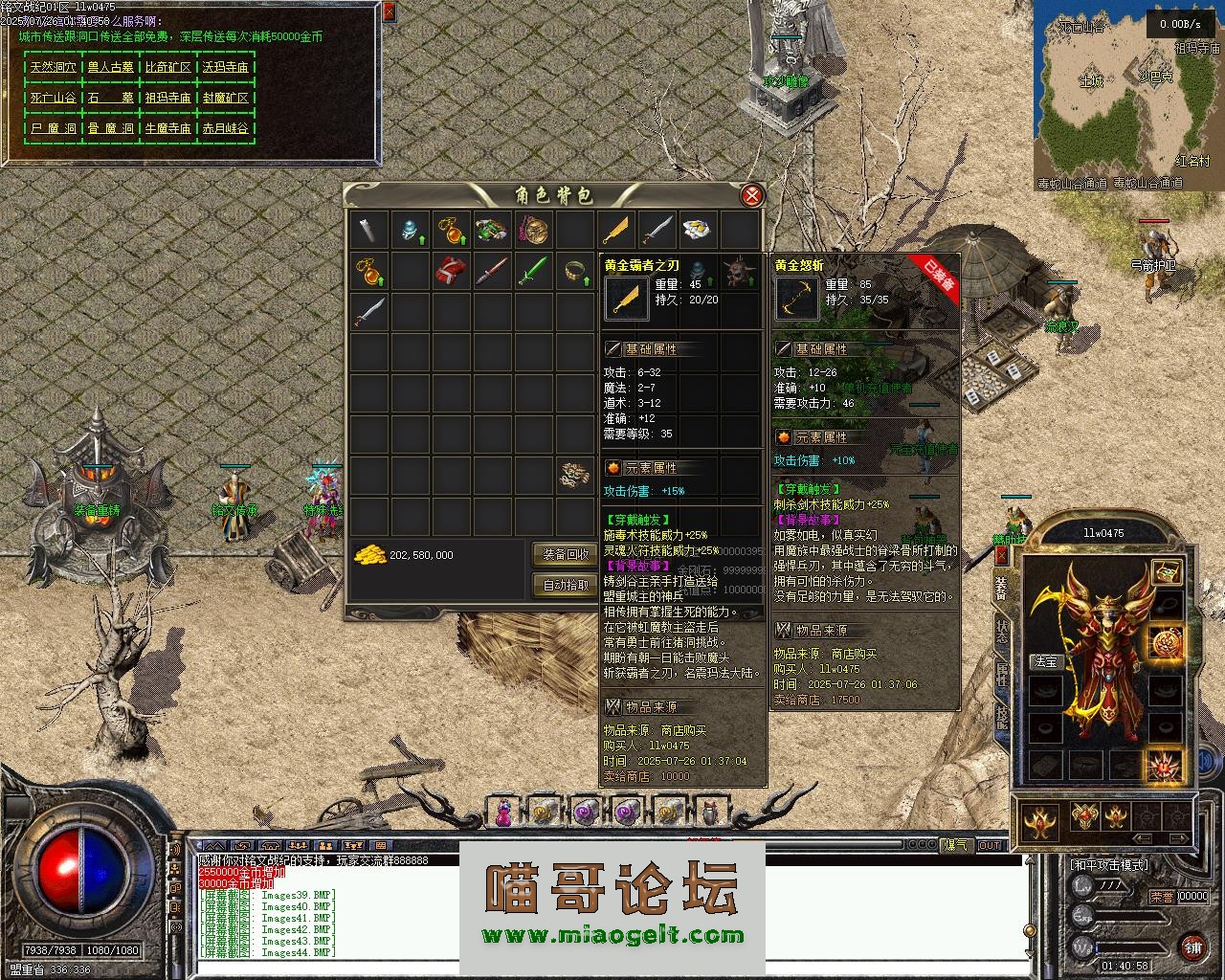
Task: Click the 装备回收 equipment recycle button
Action: (x=566, y=554)
